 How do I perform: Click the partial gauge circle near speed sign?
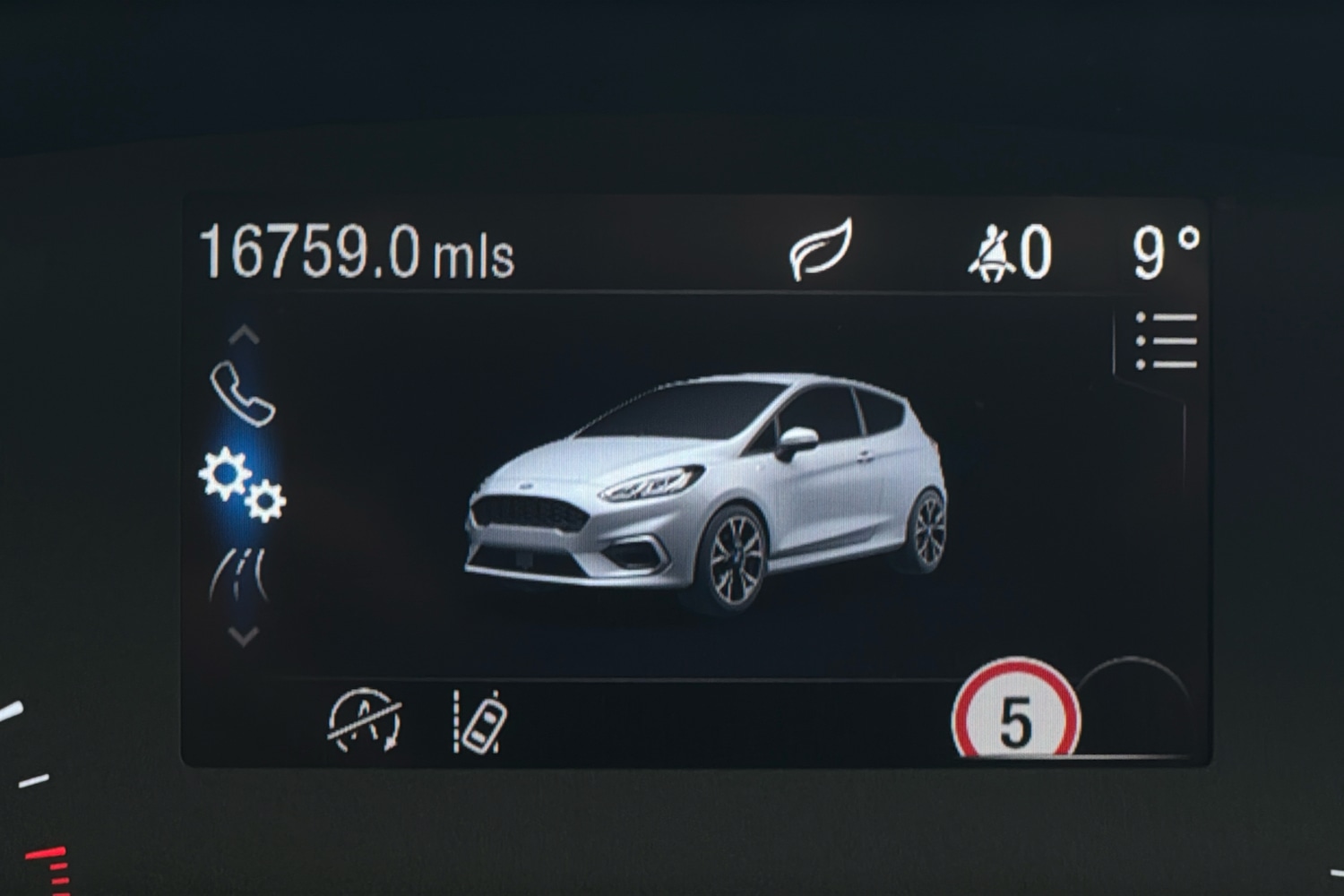tap(1133, 708)
